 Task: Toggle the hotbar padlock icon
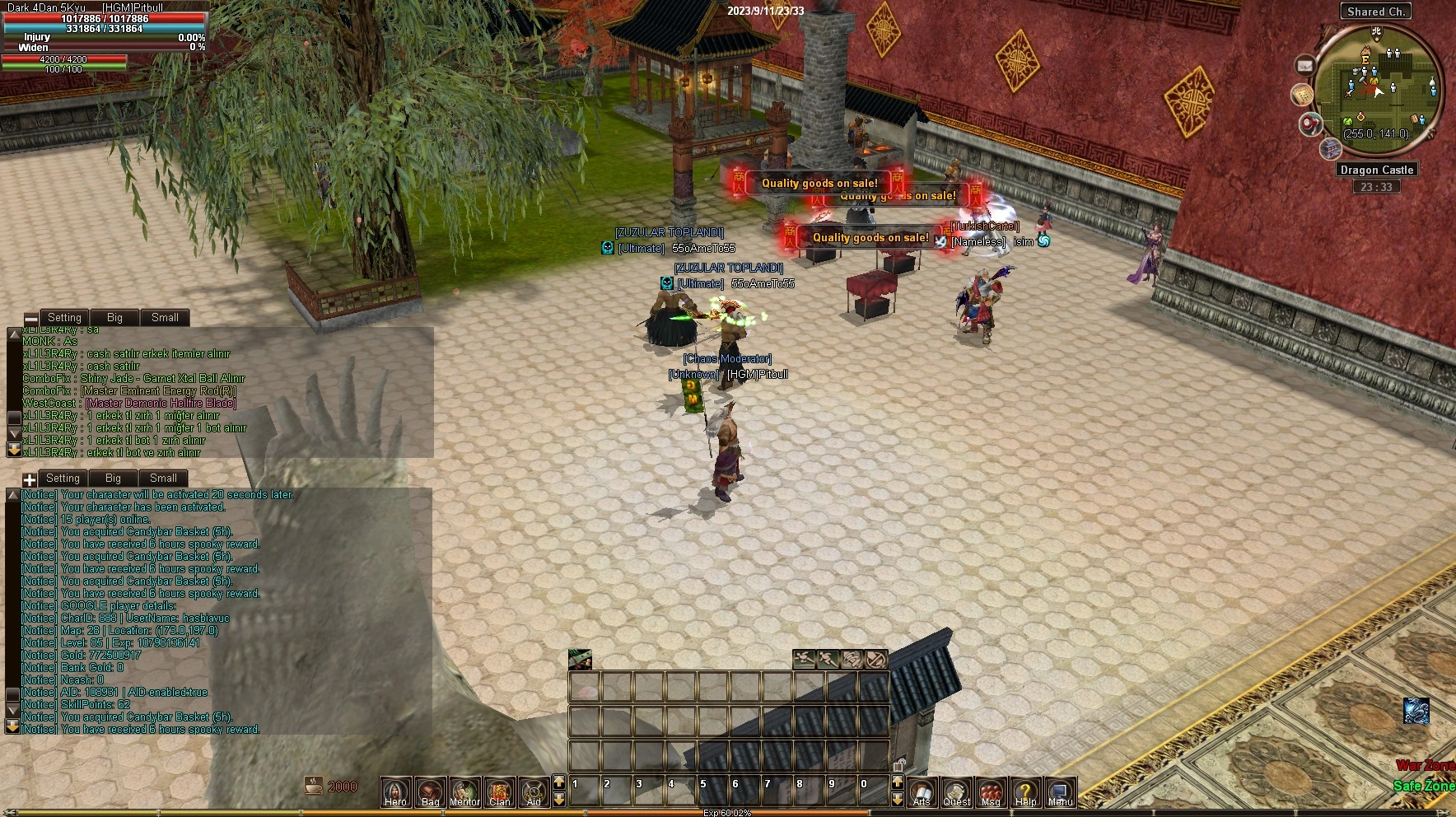point(898,764)
